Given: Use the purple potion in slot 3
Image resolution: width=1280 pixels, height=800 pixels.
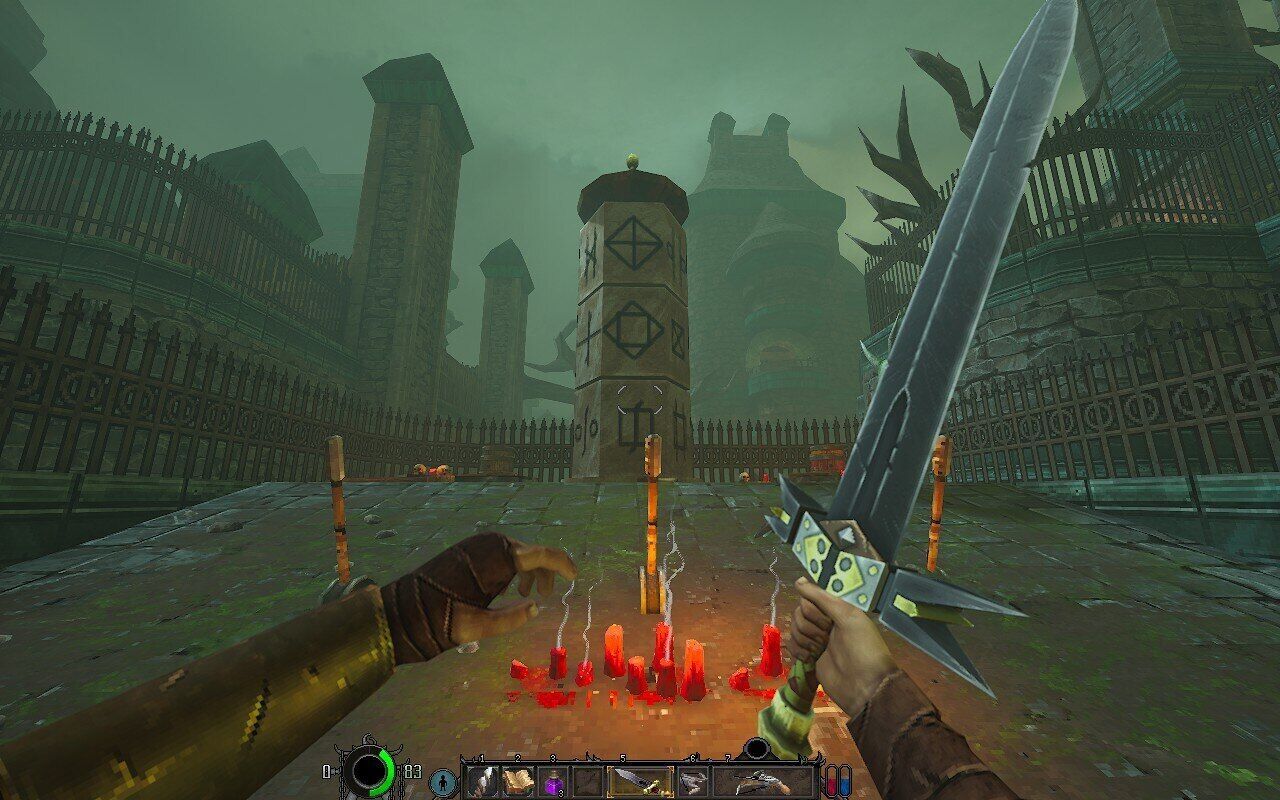Looking at the screenshot, I should 552,781.
